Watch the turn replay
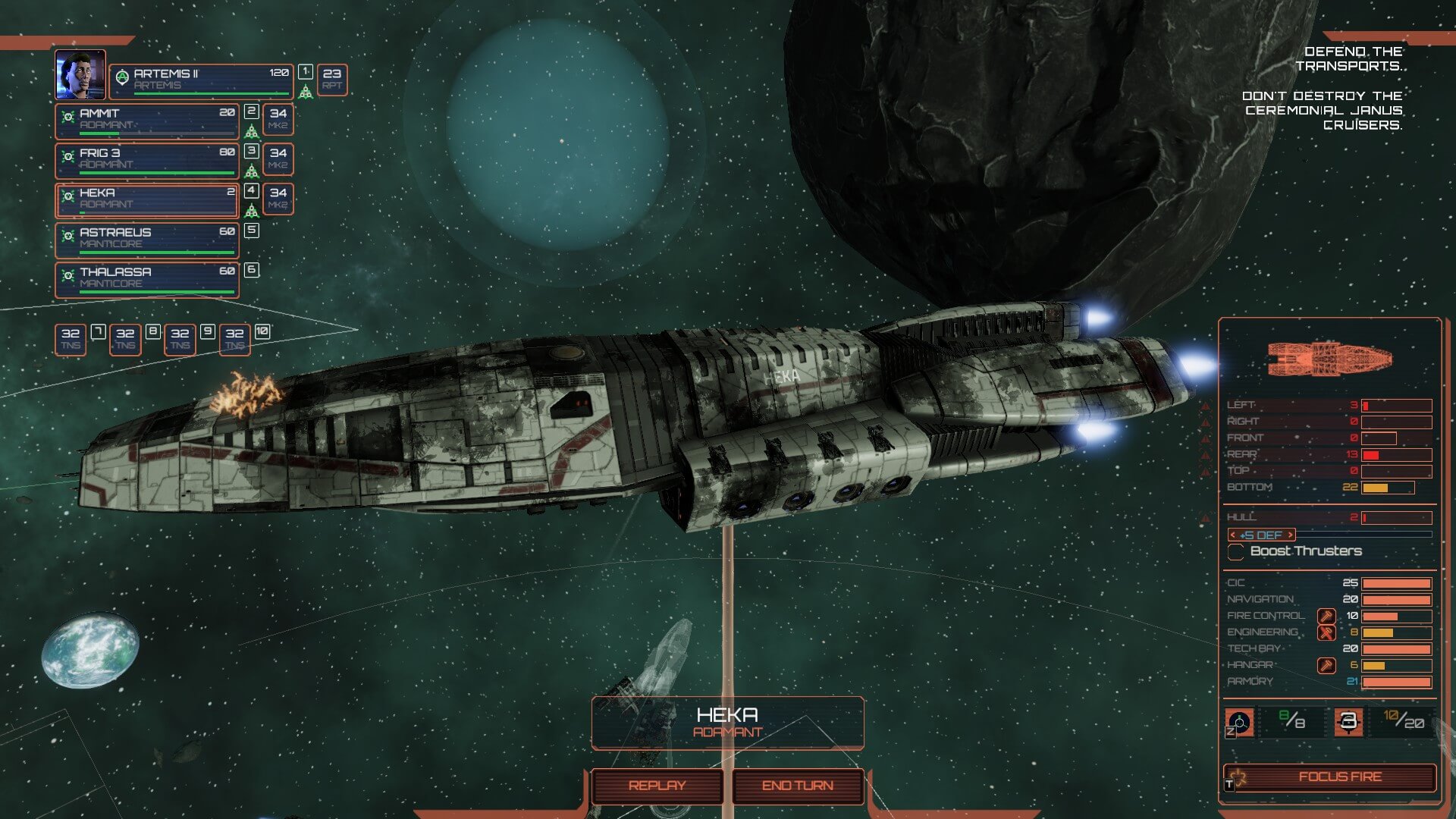The image size is (1456, 819). 657,786
